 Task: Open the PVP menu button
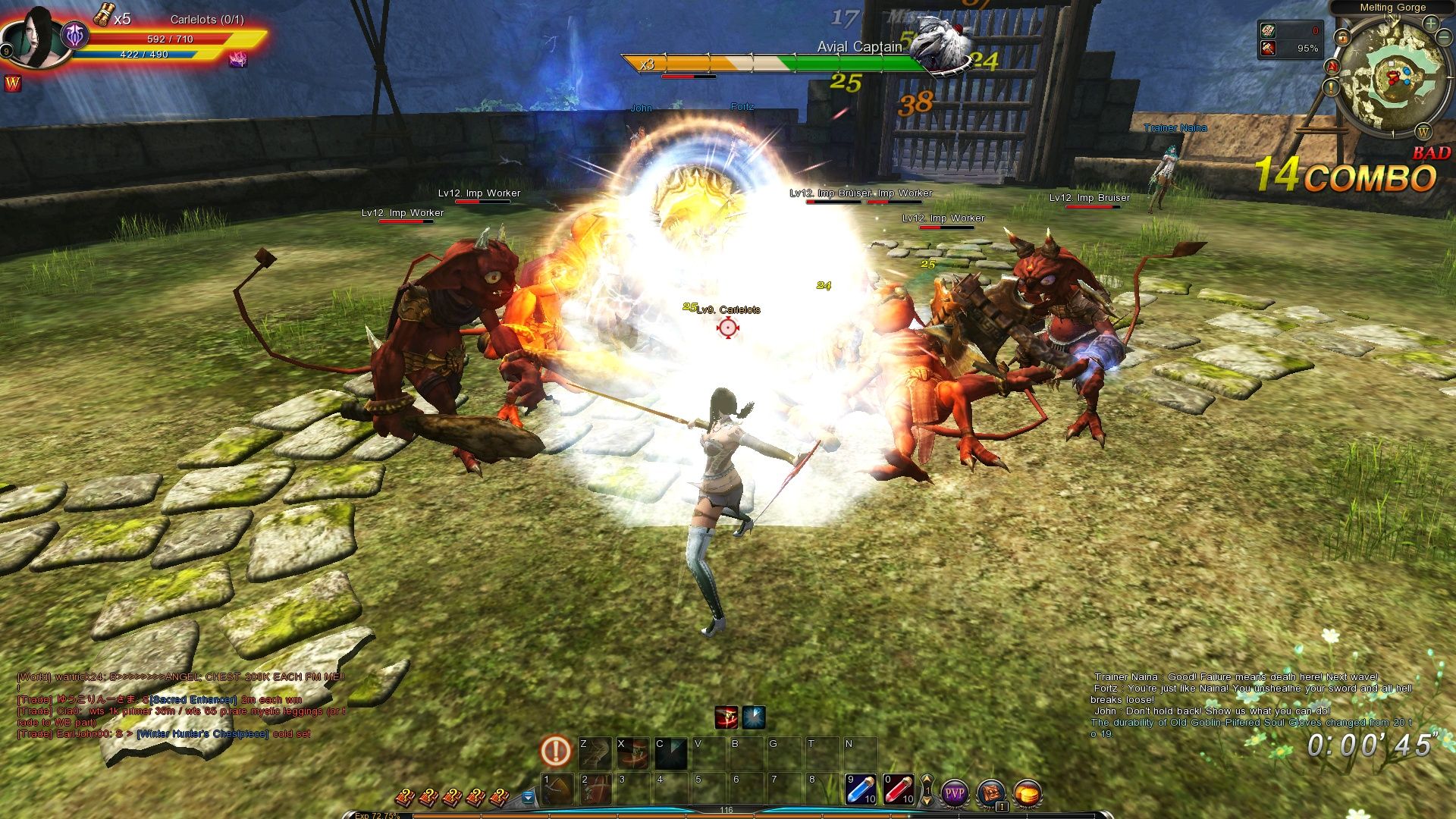[x=955, y=794]
